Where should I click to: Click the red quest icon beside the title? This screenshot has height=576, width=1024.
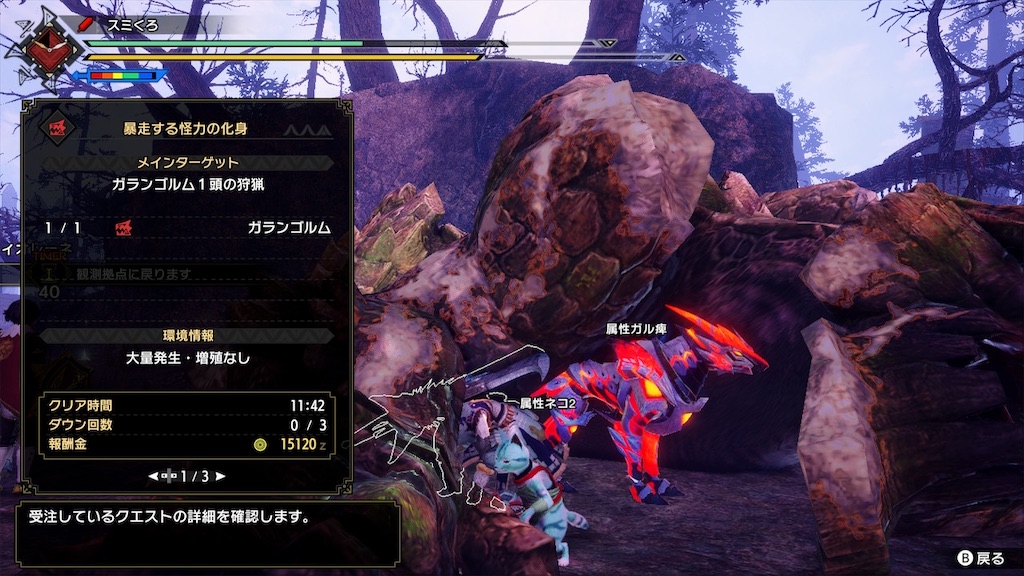54,128
